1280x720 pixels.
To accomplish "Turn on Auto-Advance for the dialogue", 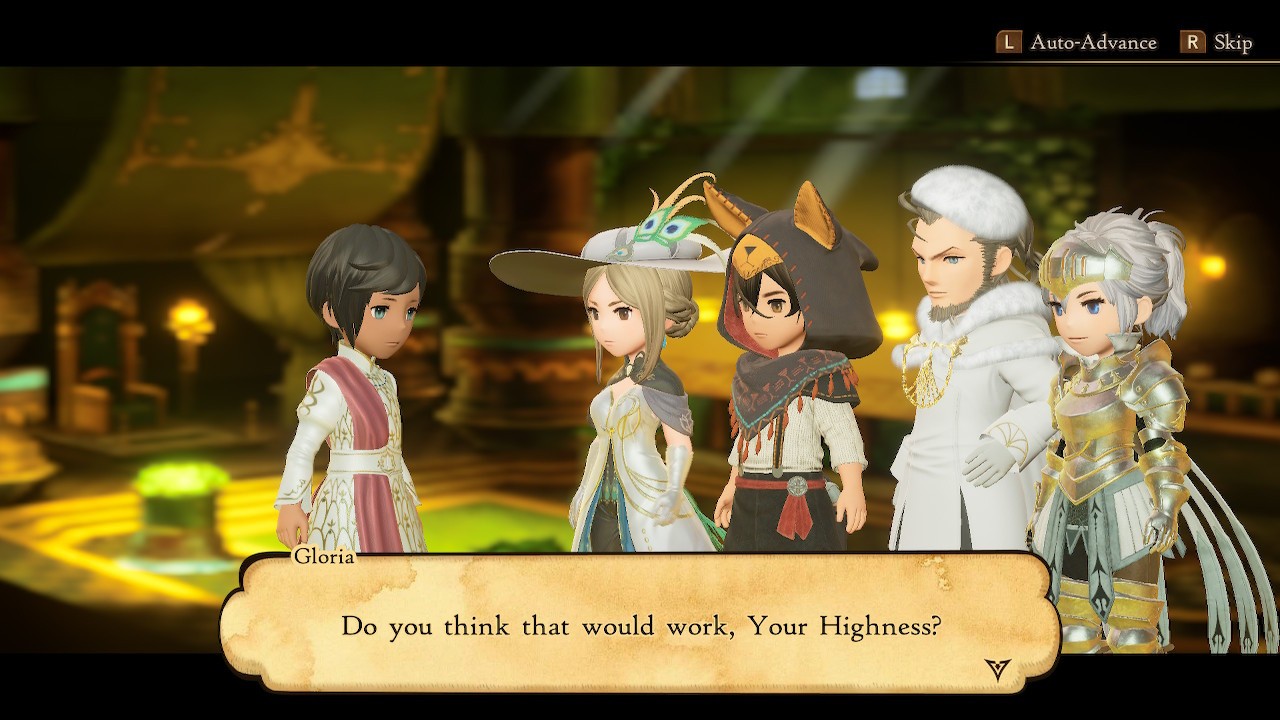I will 1077,42.
